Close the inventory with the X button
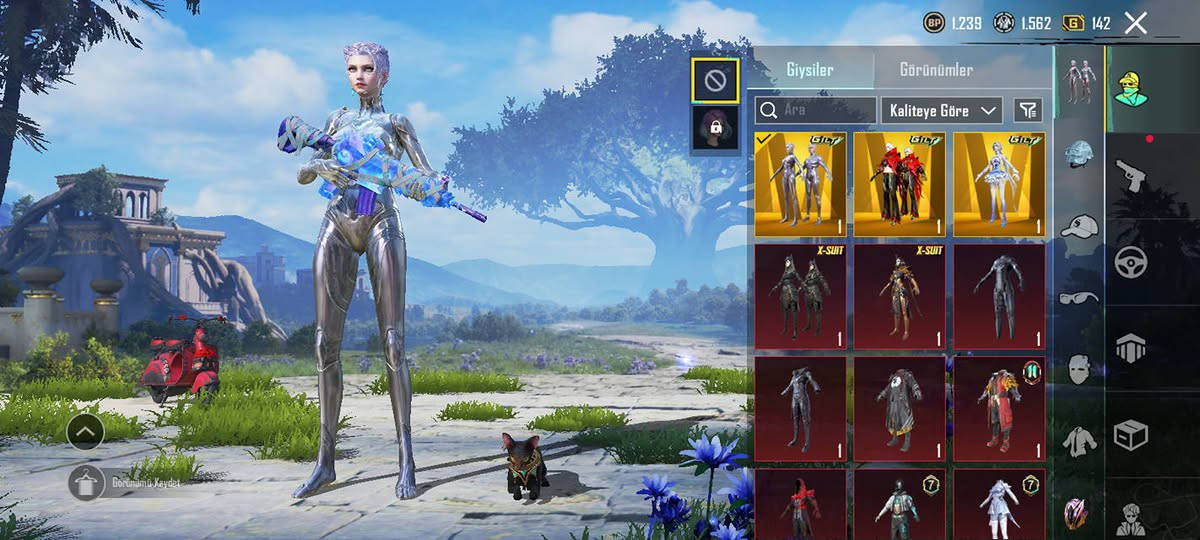Viewport: 1200px width, 540px height. (1135, 23)
